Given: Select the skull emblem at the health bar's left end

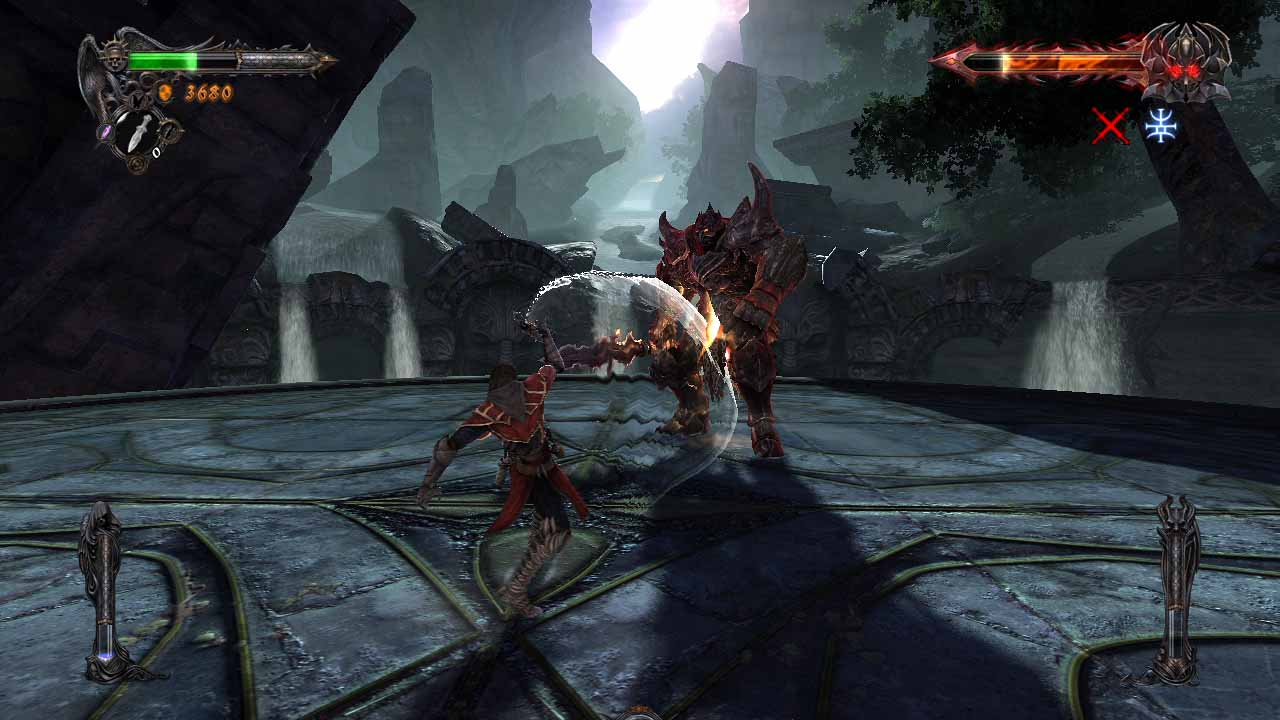Looking at the screenshot, I should coord(114,60).
